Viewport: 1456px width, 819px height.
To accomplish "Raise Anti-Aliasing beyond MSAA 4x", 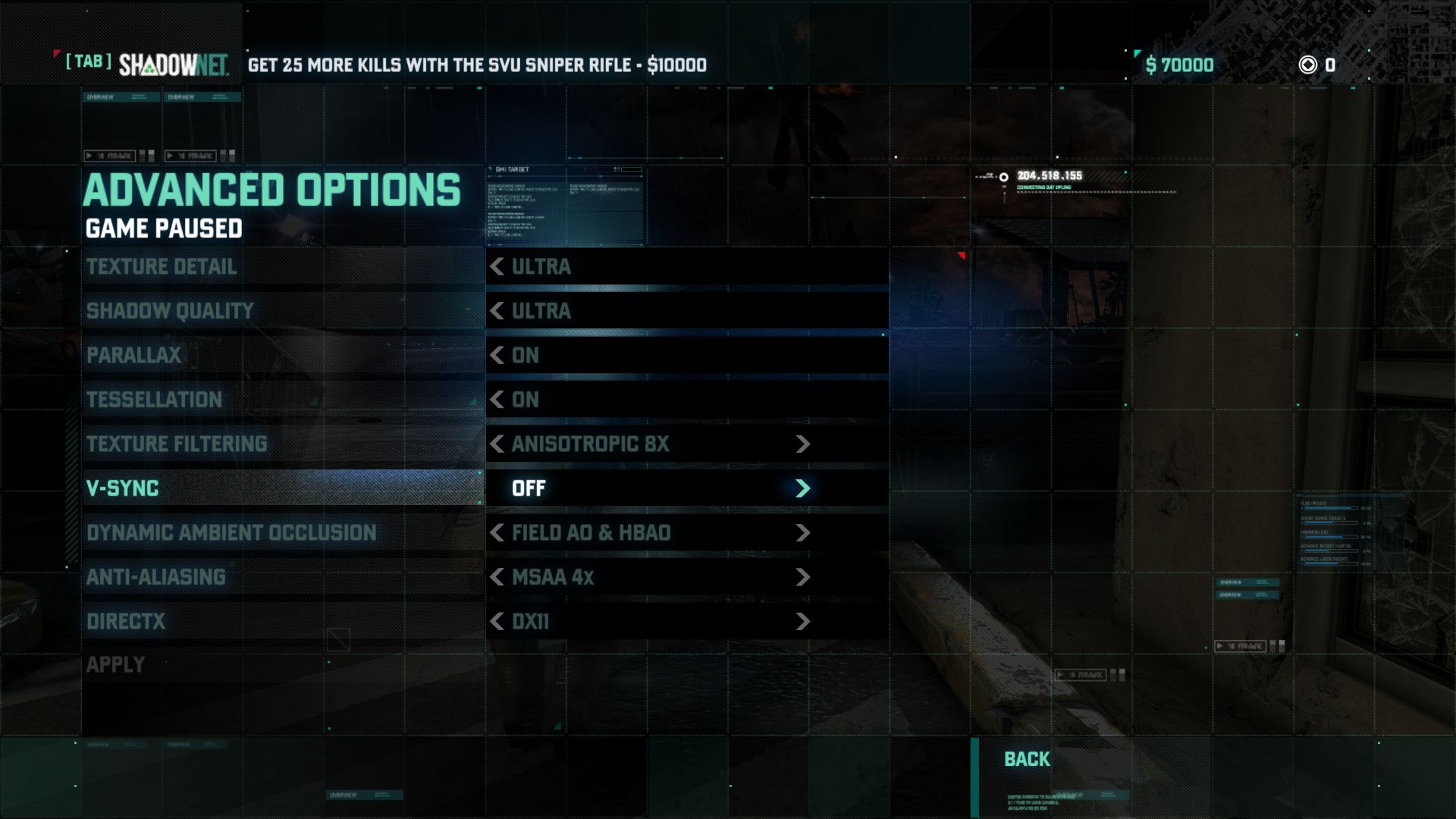I will click(x=803, y=577).
